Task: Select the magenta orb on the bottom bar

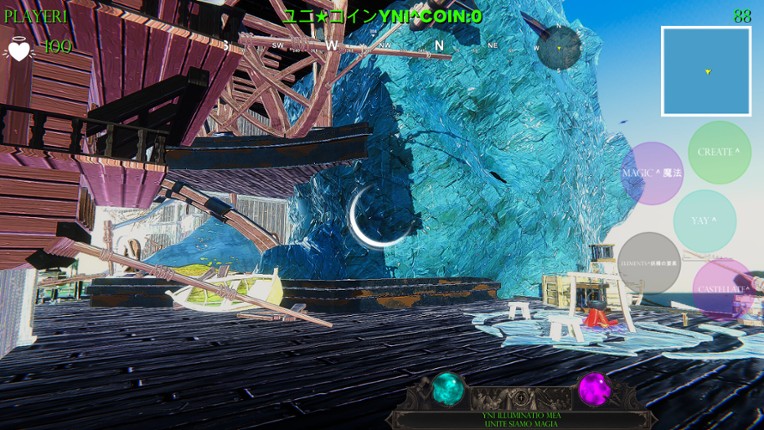Action: click(594, 388)
